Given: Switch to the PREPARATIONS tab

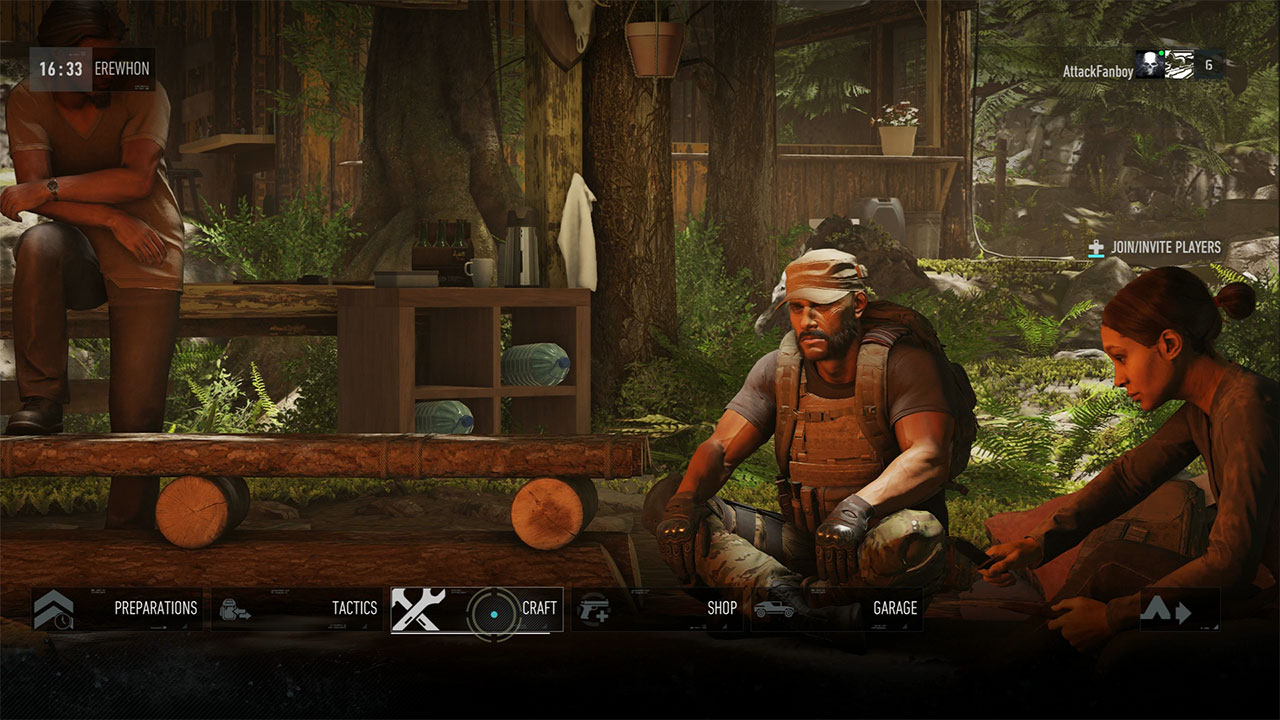Looking at the screenshot, I should [155, 608].
